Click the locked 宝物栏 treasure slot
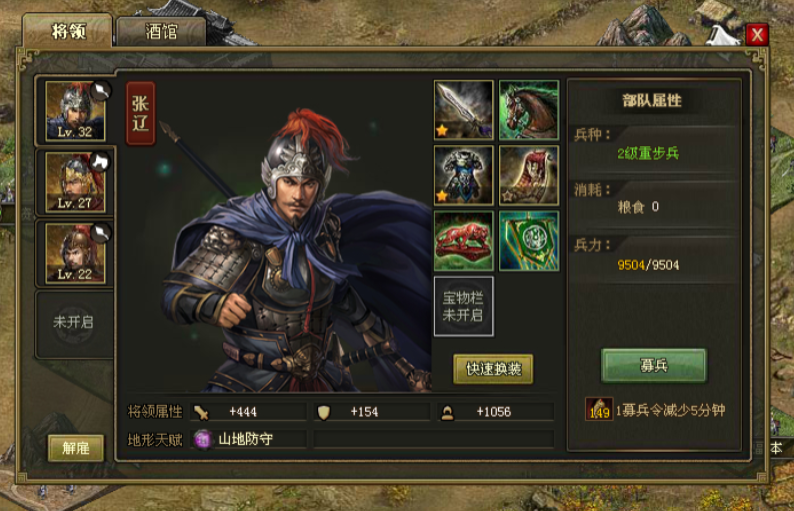 (463, 306)
